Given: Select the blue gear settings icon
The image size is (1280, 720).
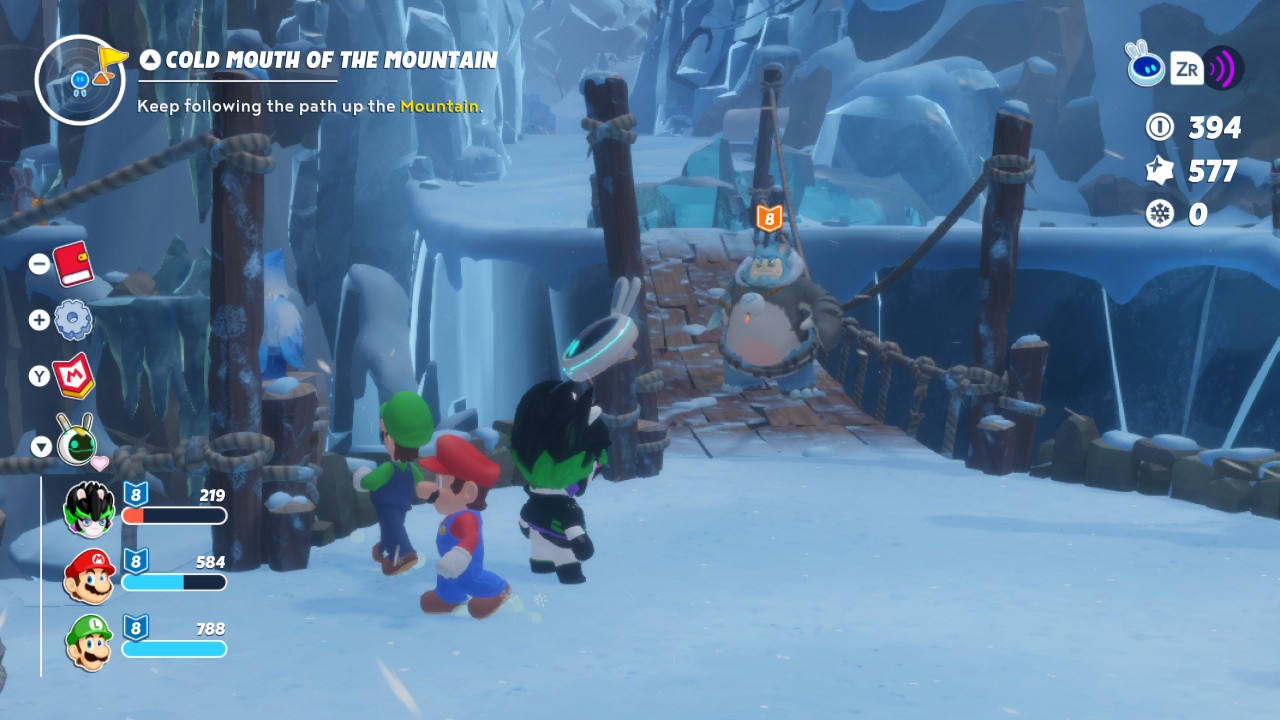Looking at the screenshot, I should (x=73, y=320).
